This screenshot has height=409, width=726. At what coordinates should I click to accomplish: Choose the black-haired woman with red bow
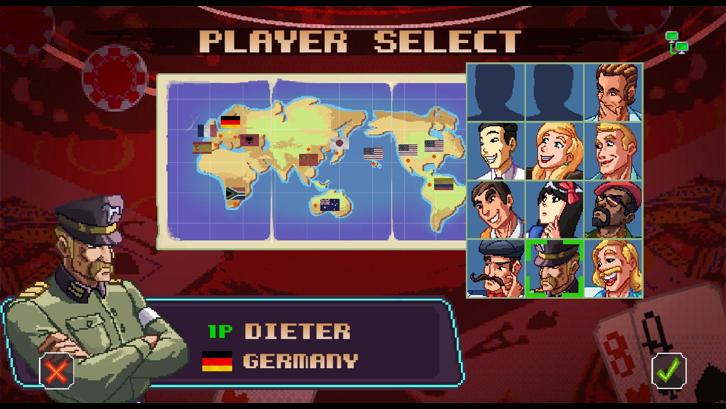(555, 209)
